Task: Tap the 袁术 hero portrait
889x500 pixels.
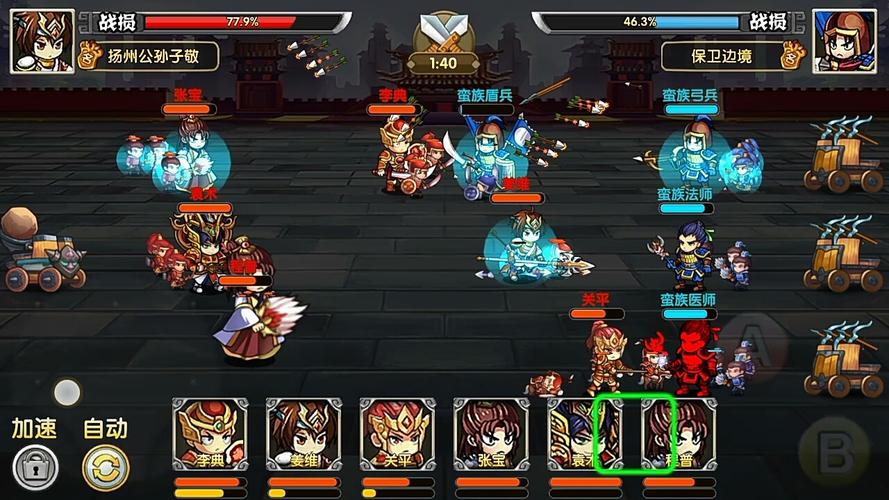Action: (x=585, y=435)
